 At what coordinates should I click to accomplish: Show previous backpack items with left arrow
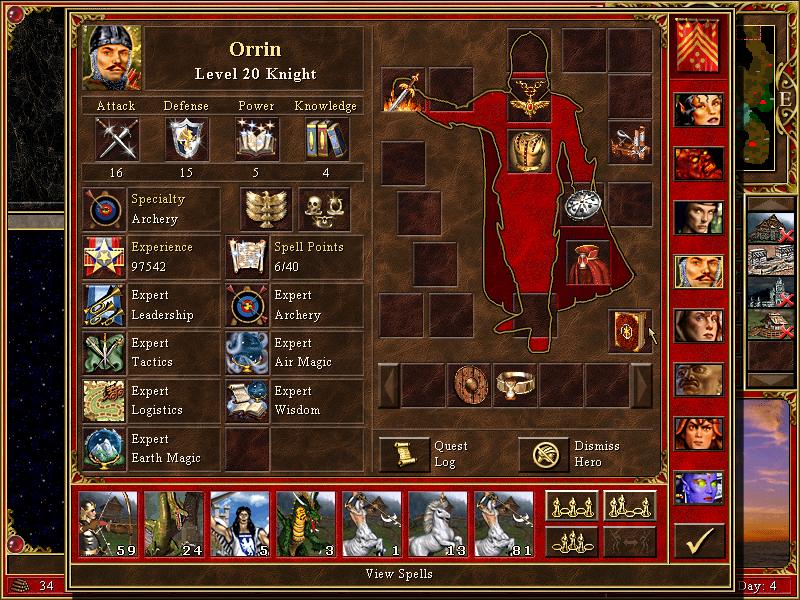tap(388, 385)
